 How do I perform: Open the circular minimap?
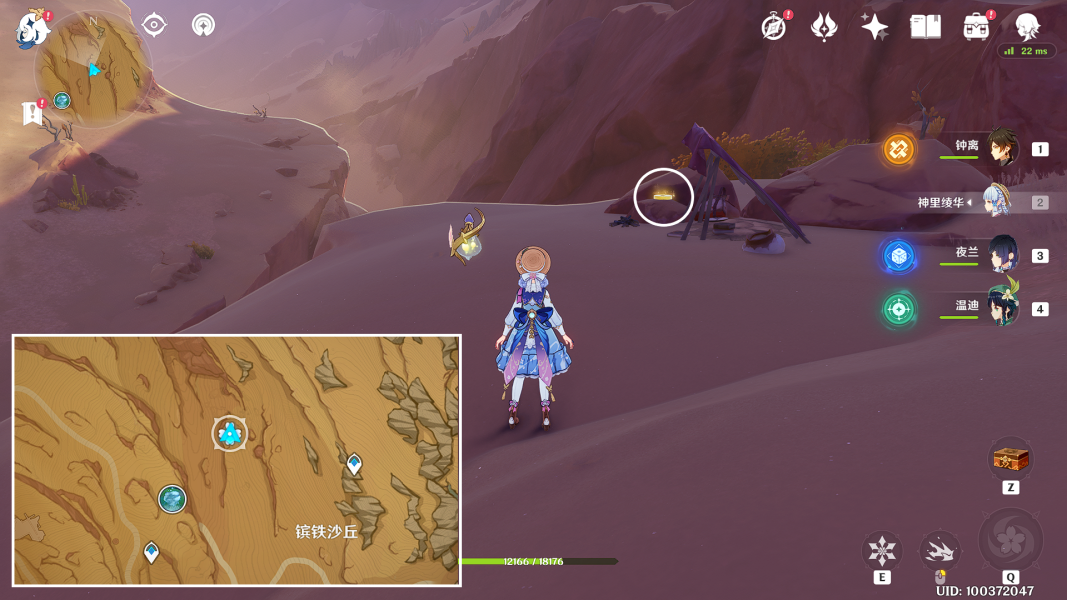tap(93, 69)
